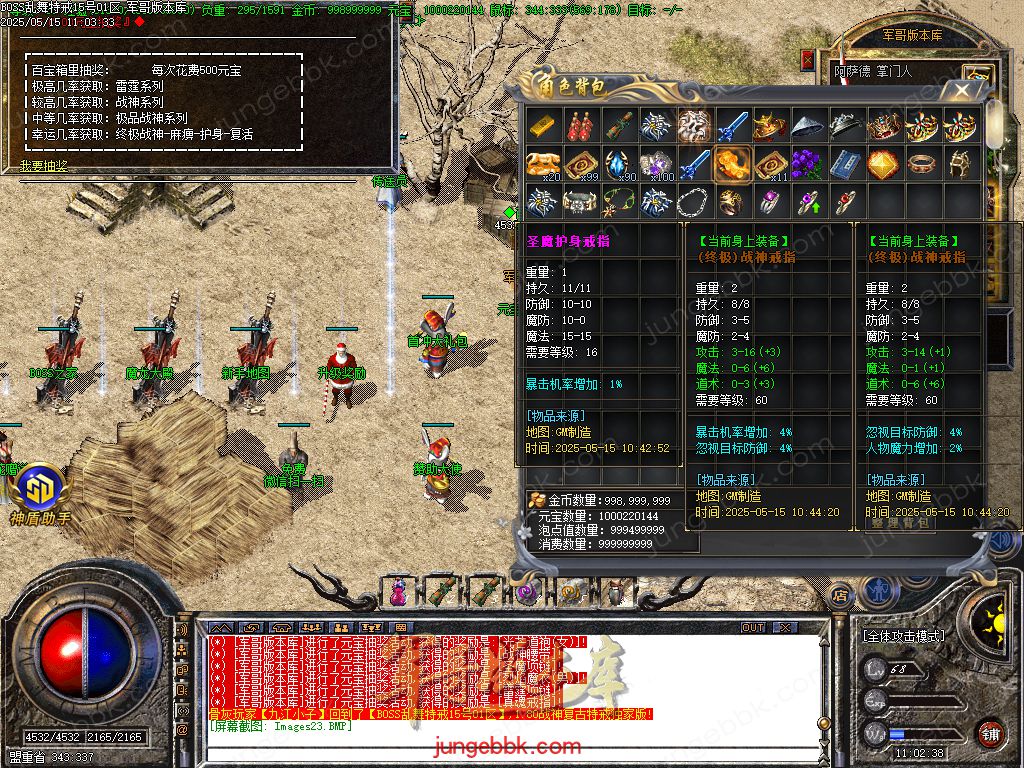Viewport: 1024px width, 768px height.
Task: Click the OUT button on chat panel
Action: pos(753,627)
